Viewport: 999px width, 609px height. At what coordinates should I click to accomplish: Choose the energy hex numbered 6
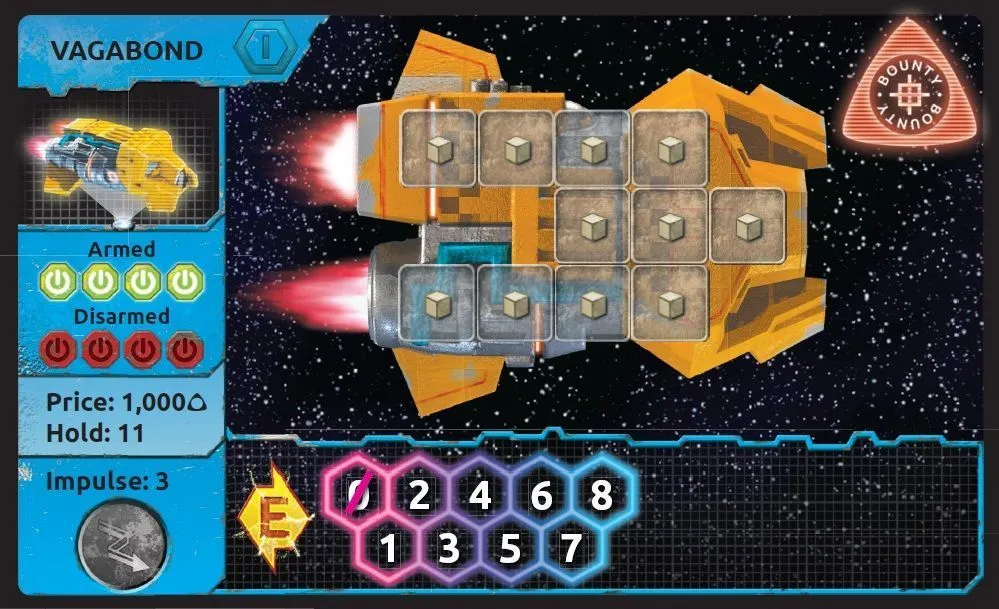(541, 494)
